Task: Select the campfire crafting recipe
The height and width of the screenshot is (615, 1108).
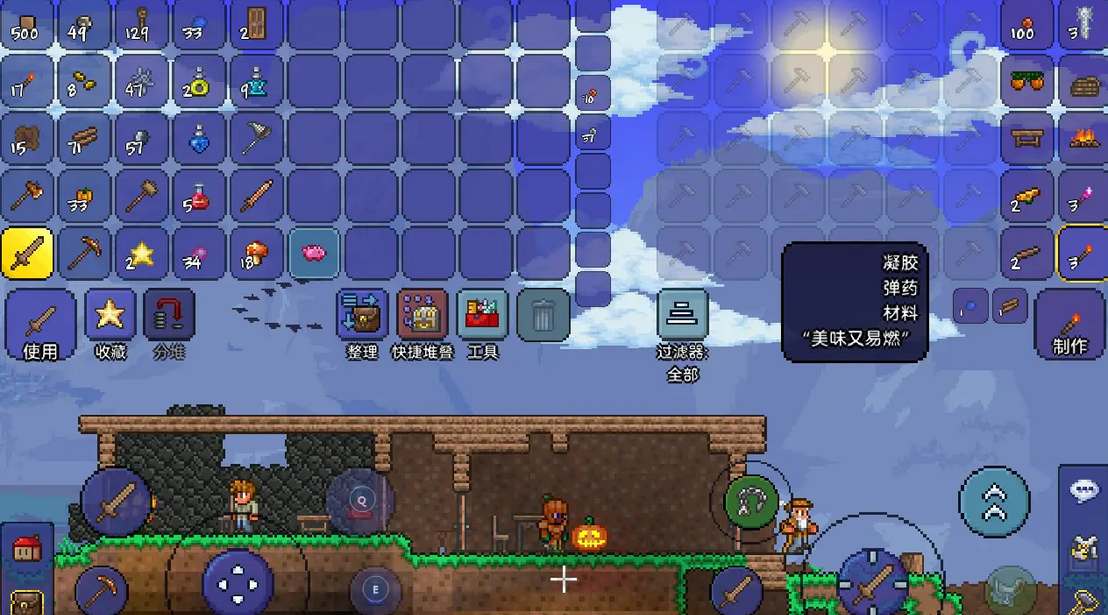Action: coord(1083,138)
